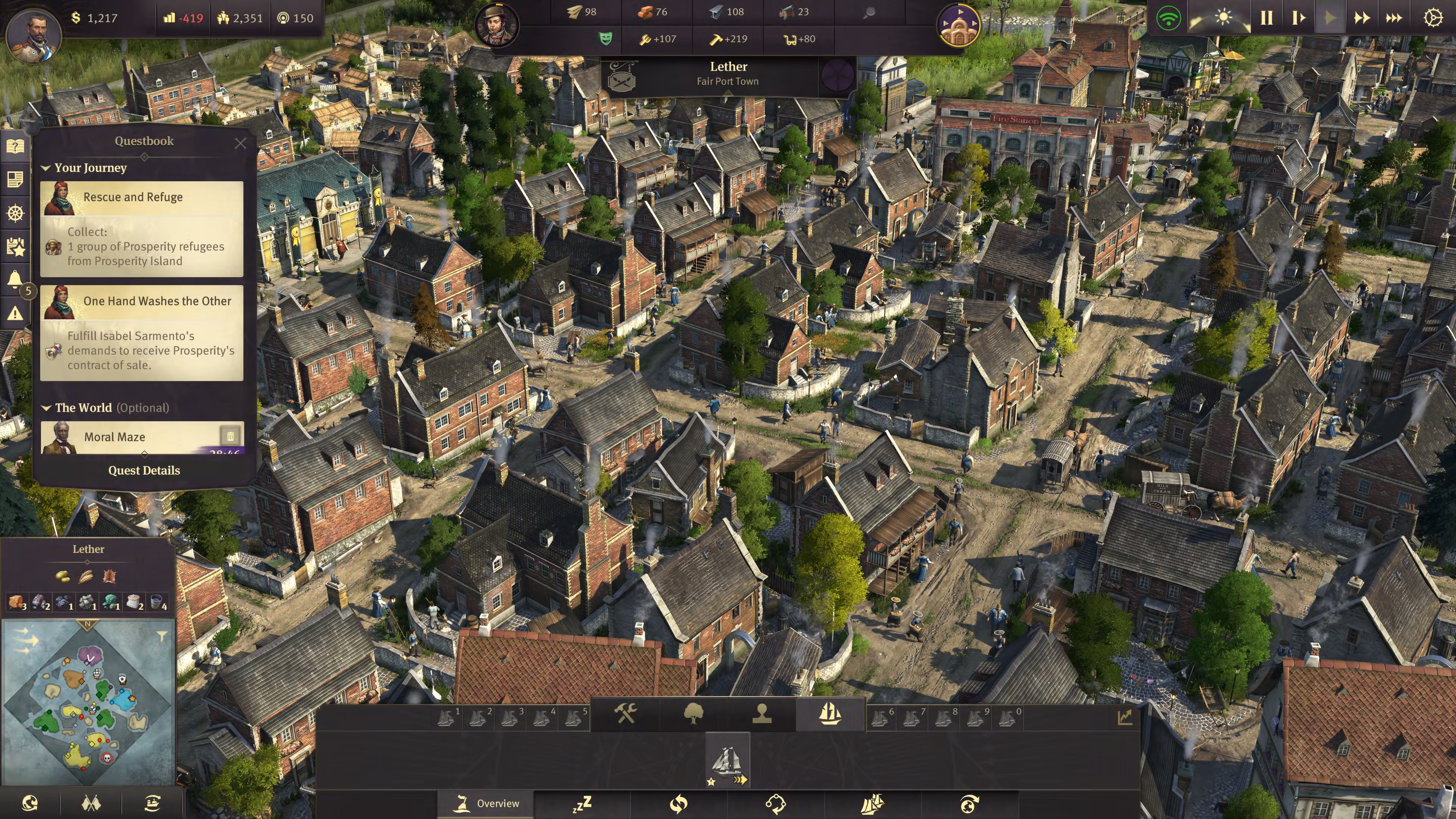This screenshot has width=1456, height=819.
Task: Switch to the population figure tab
Action: pos(762,713)
